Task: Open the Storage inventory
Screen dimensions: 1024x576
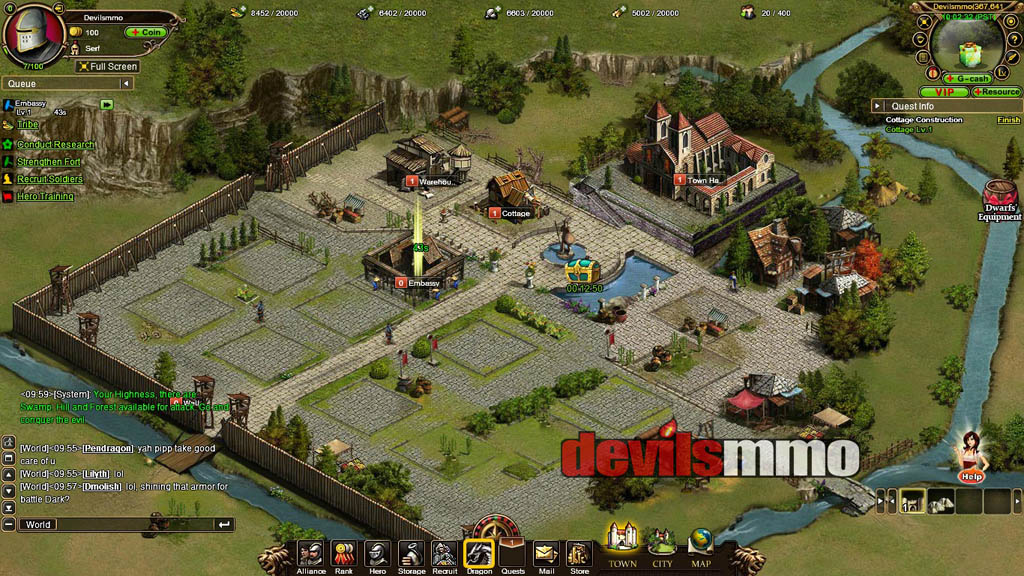Action: 411,555
